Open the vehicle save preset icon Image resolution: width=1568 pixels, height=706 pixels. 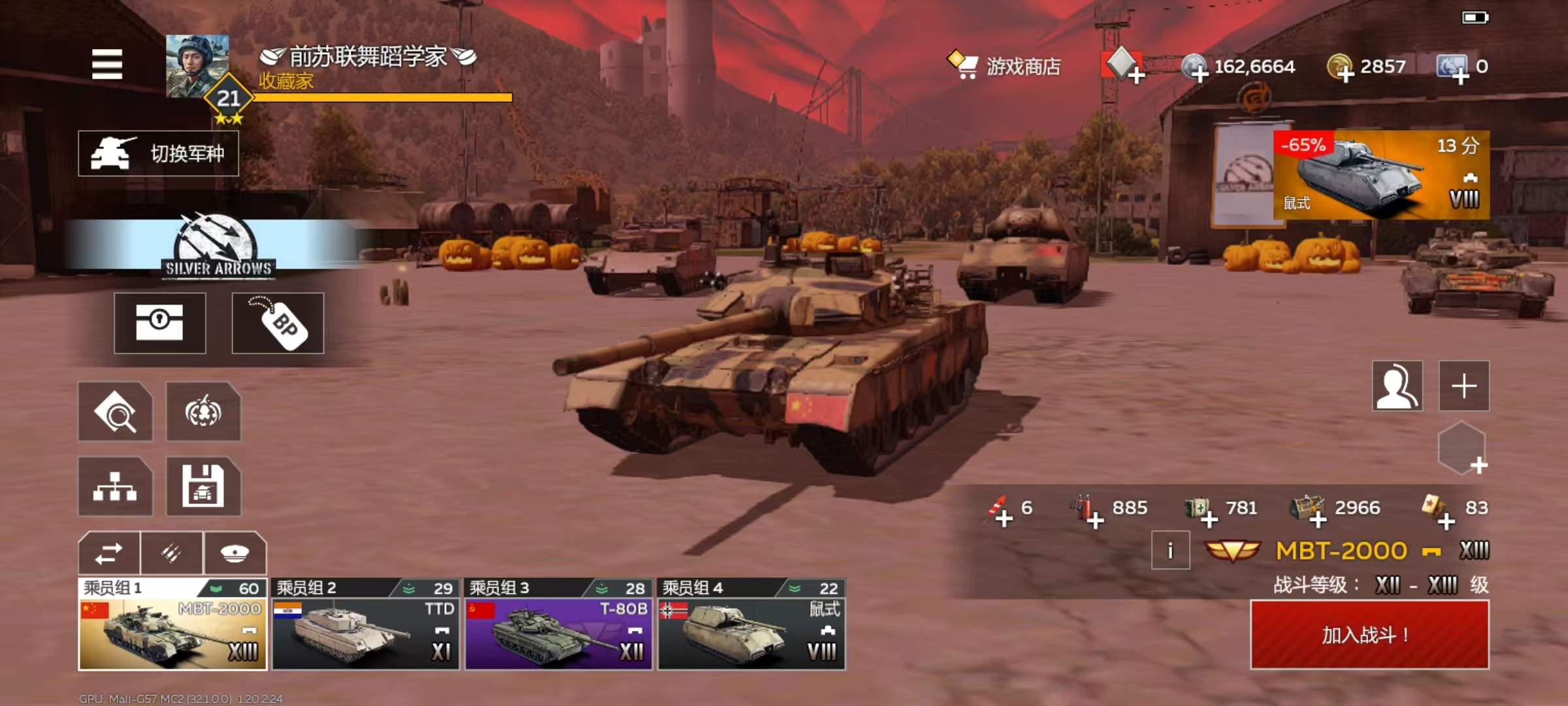point(203,486)
